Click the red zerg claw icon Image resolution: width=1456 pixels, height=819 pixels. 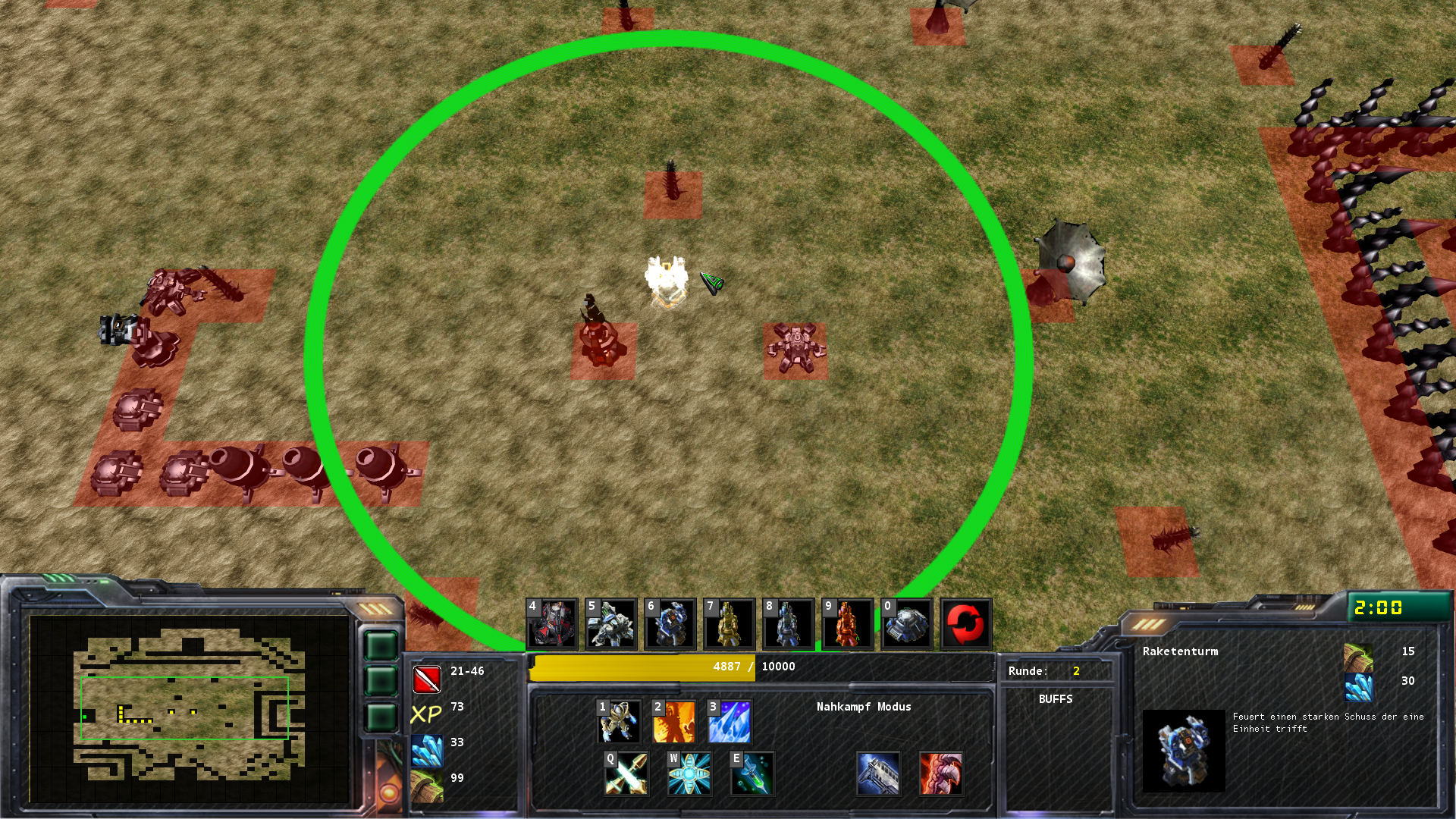pos(941,773)
